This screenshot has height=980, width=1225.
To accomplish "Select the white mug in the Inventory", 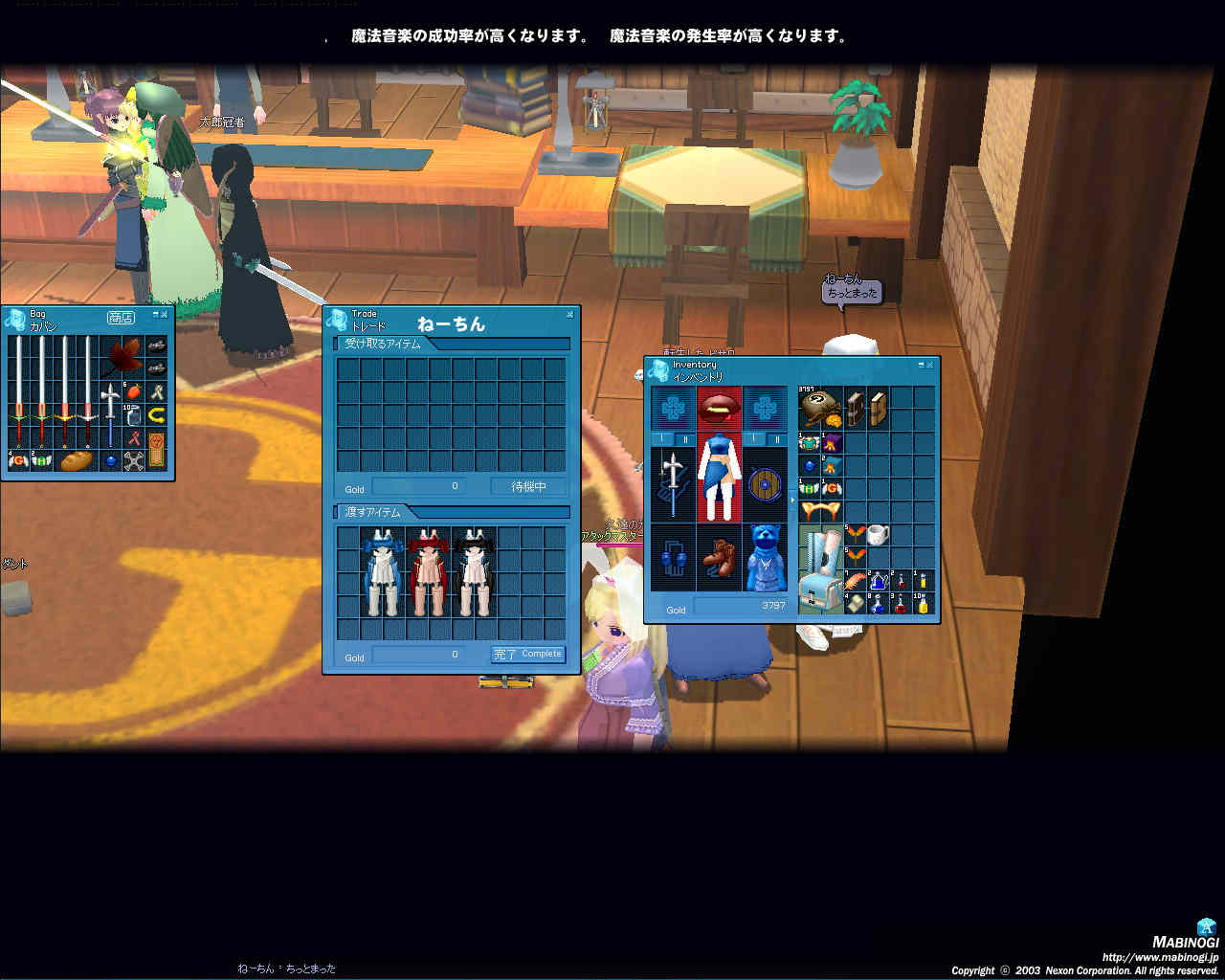I will (878, 535).
